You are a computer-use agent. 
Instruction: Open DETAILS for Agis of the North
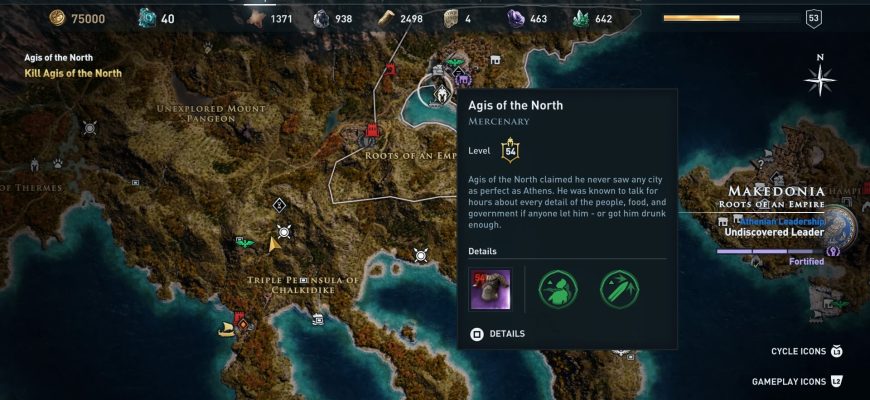498,333
